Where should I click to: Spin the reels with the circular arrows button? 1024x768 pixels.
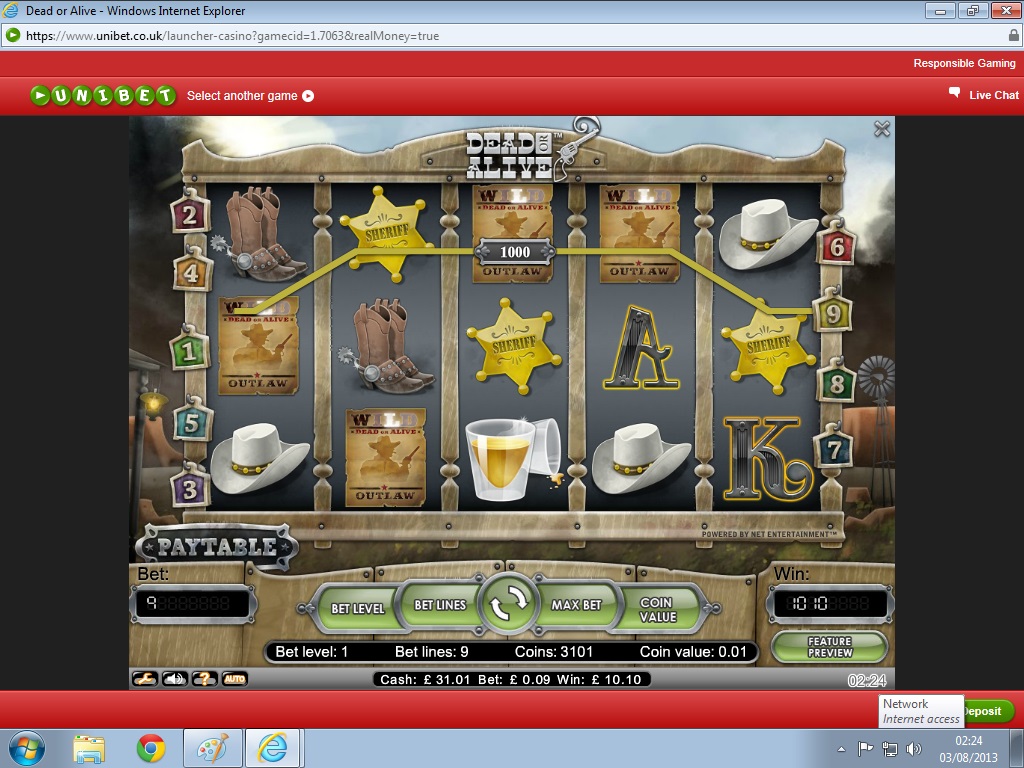(508, 604)
